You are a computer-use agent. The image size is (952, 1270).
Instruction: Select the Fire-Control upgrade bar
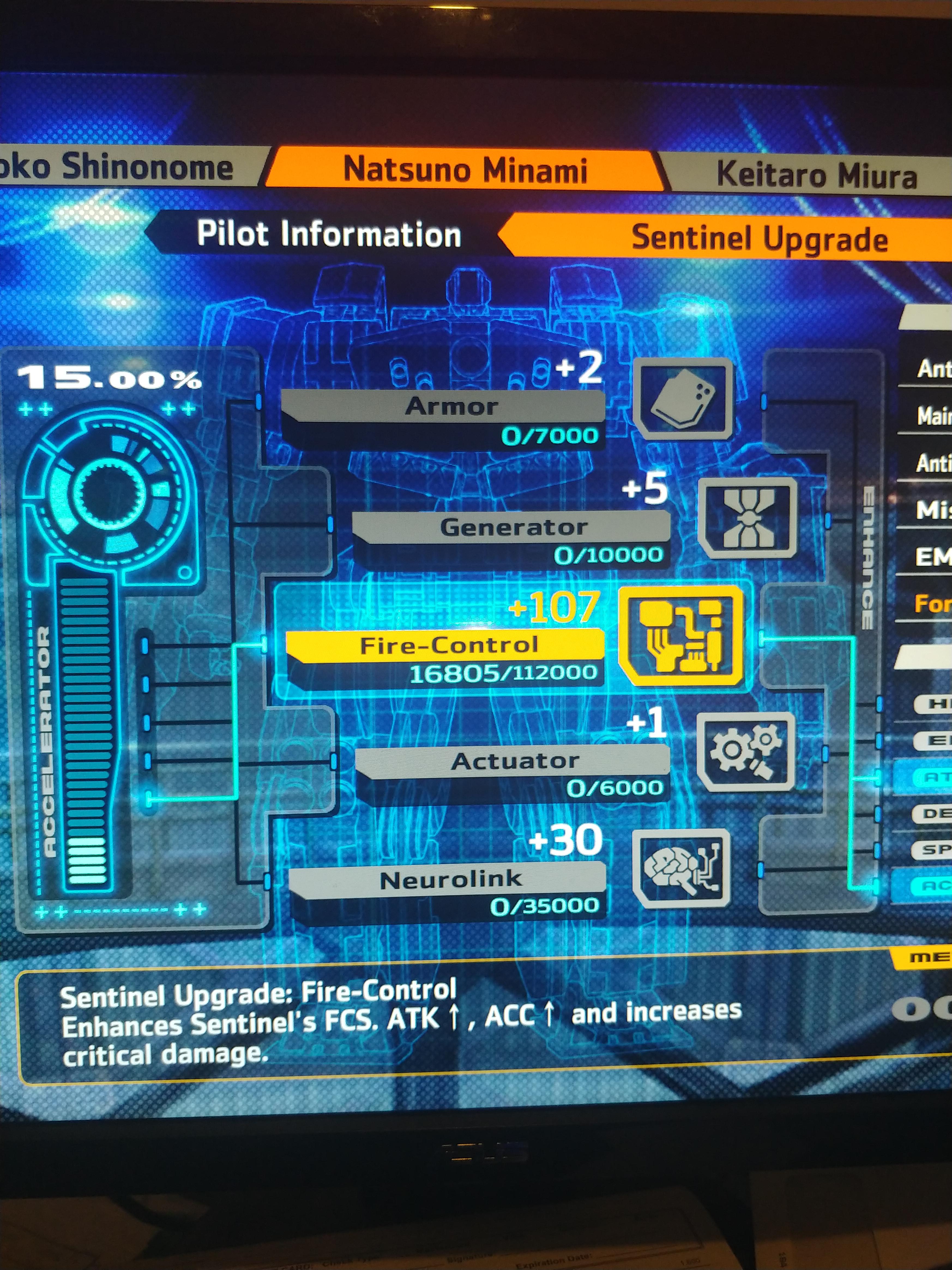pos(448,645)
